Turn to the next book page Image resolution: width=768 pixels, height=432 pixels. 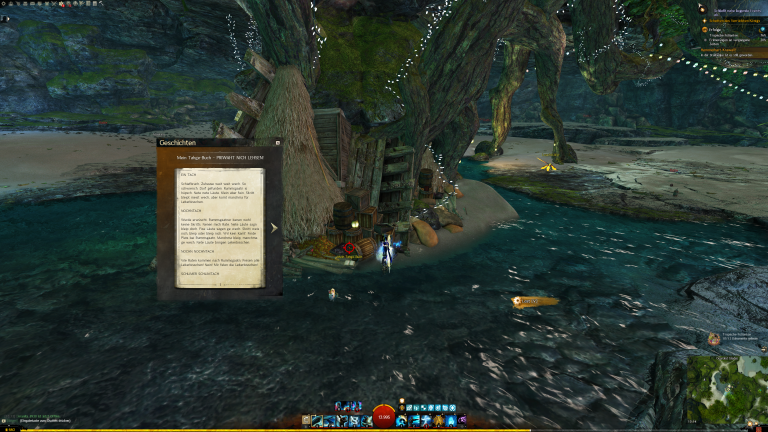point(274,228)
